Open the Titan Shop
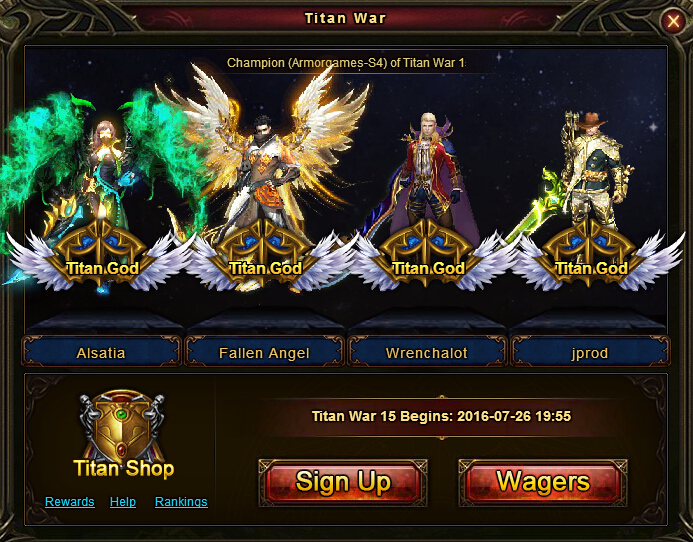Screen dimensions: 693x542 (123, 436)
